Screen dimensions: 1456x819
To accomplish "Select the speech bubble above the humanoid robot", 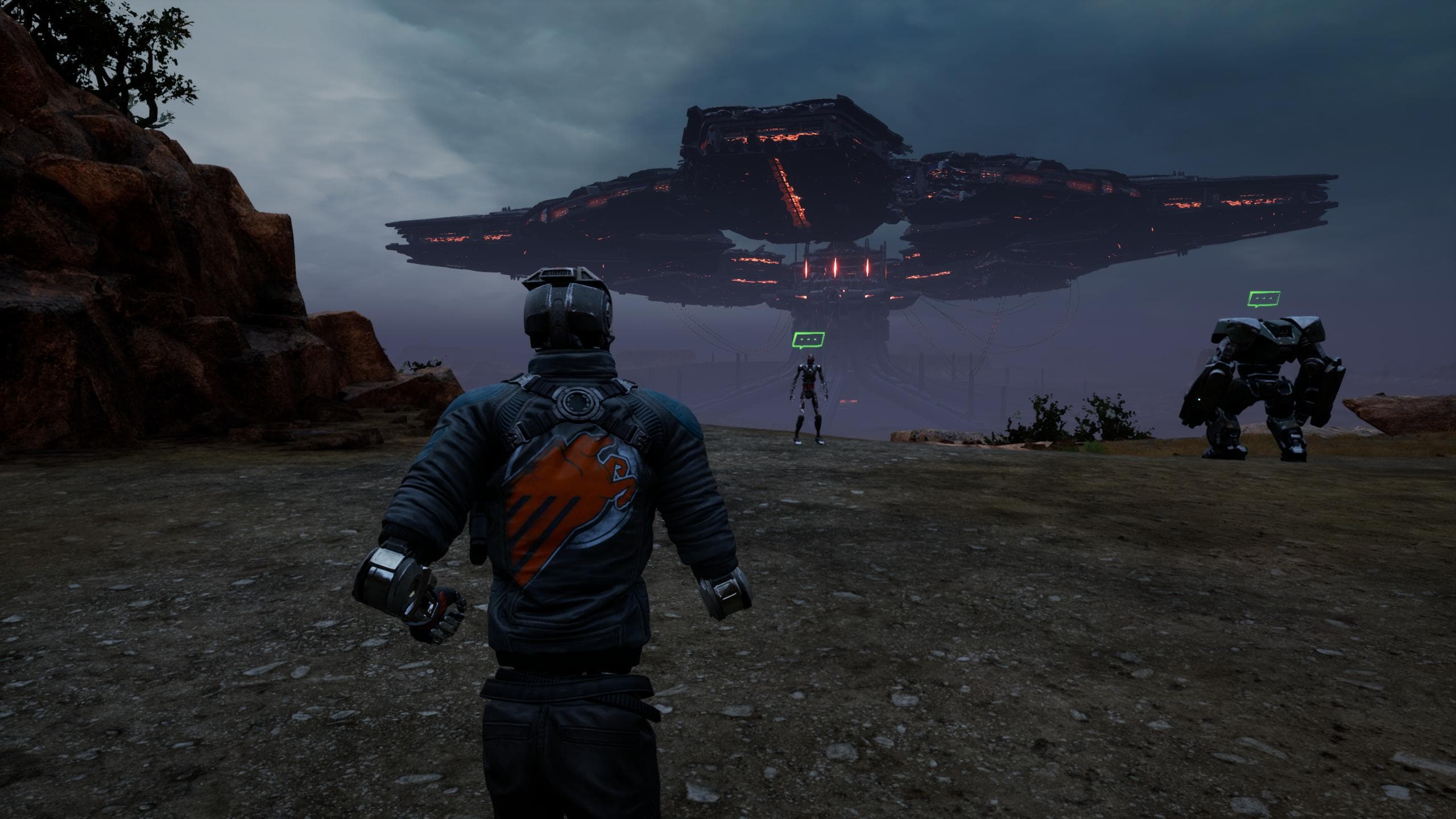I will (x=808, y=340).
